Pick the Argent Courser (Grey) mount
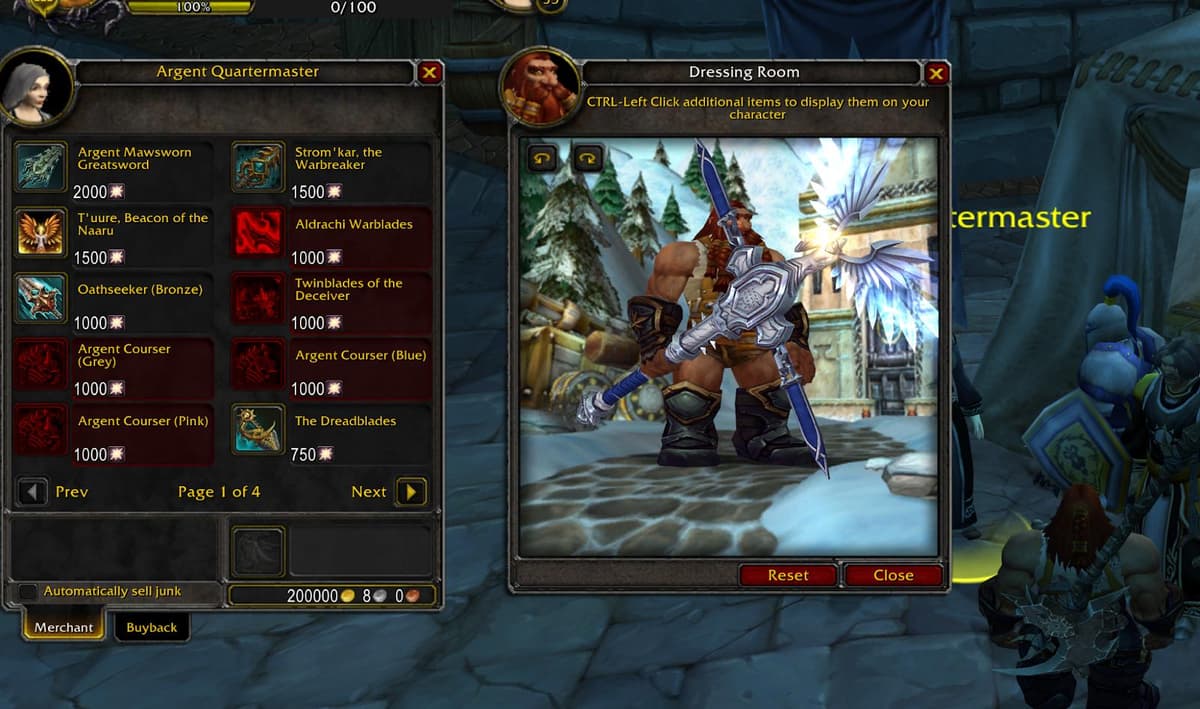 coord(42,364)
